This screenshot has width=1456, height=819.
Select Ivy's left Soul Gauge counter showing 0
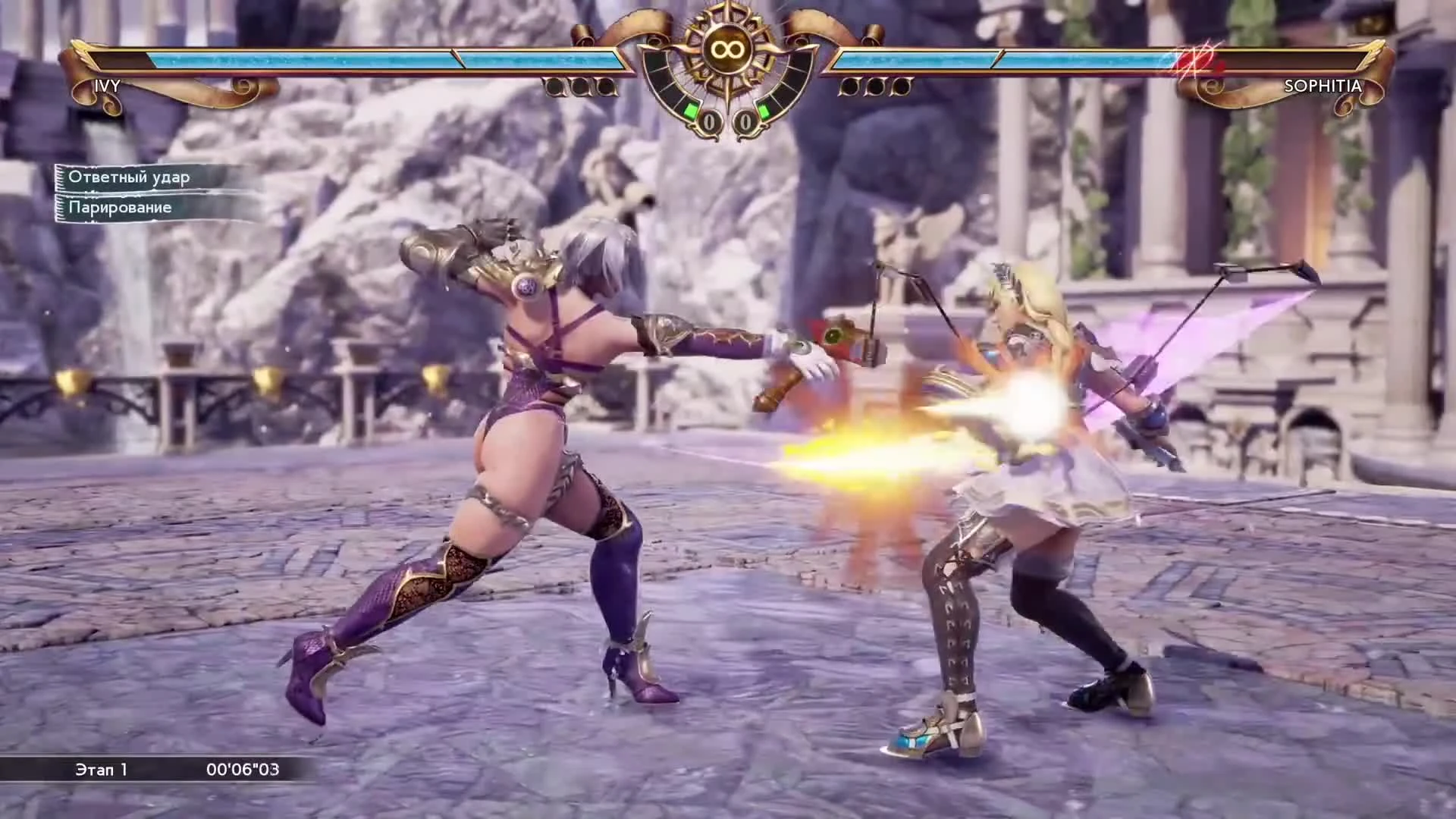[710, 119]
